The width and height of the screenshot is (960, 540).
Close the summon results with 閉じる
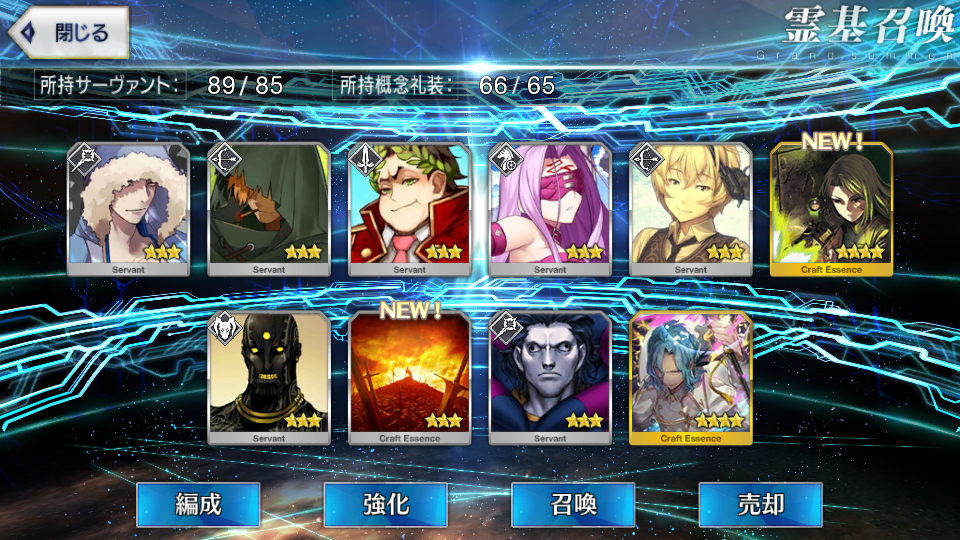click(68, 32)
